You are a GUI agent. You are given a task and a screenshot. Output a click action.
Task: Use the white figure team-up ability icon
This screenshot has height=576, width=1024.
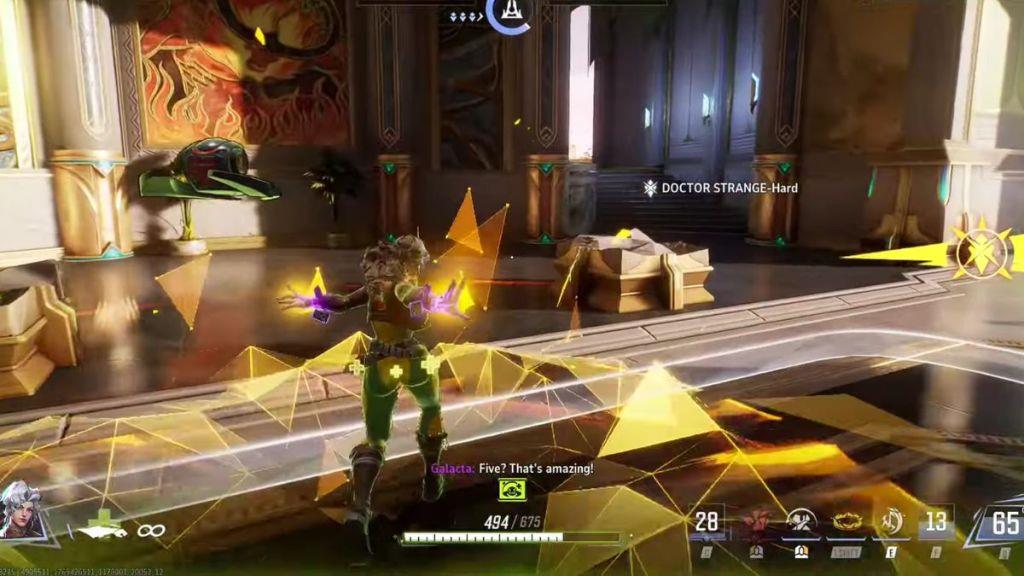pos(801,522)
